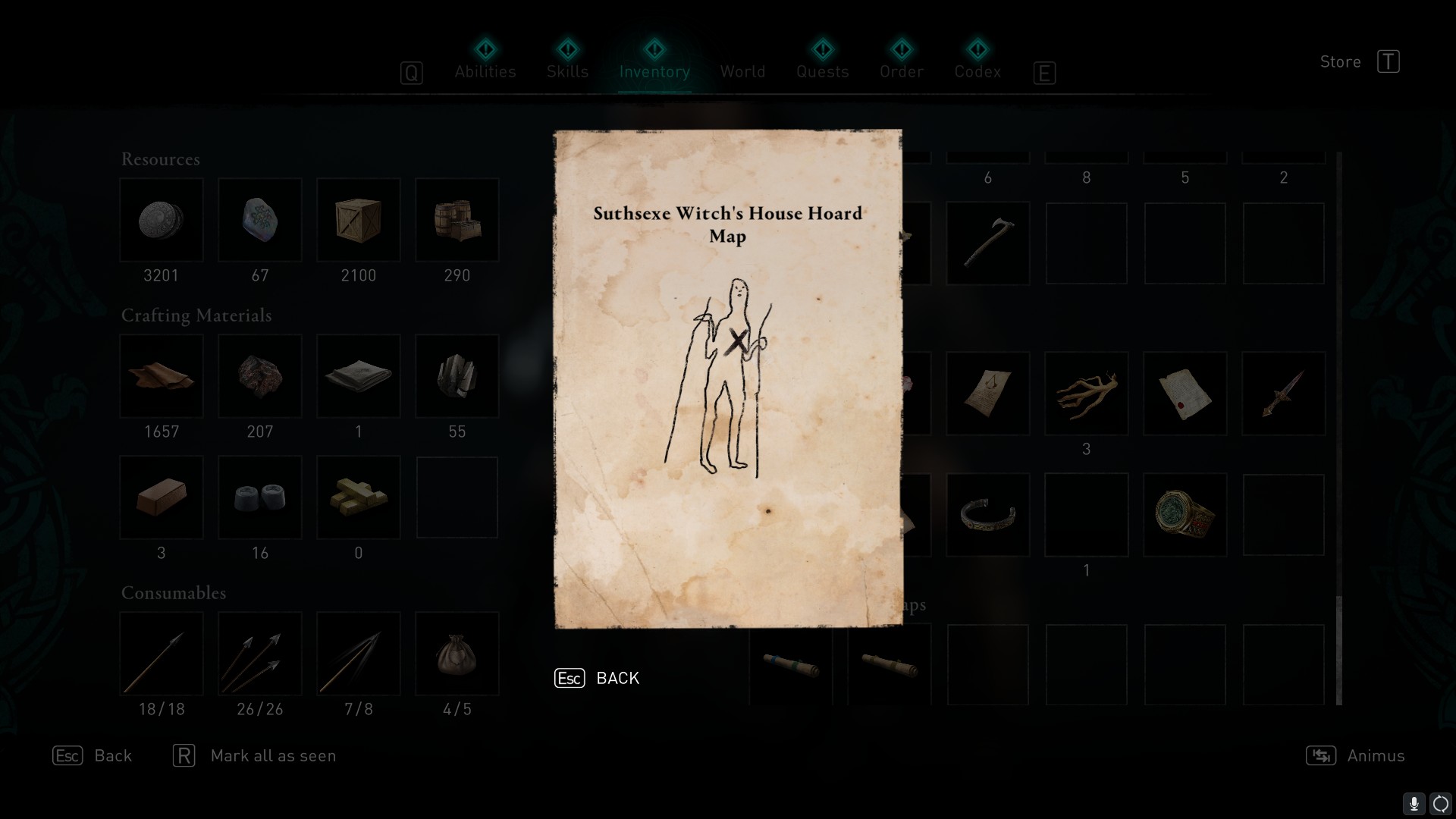This screenshot has width=1456, height=819.
Task: Go to the World tab
Action: pos(742,71)
